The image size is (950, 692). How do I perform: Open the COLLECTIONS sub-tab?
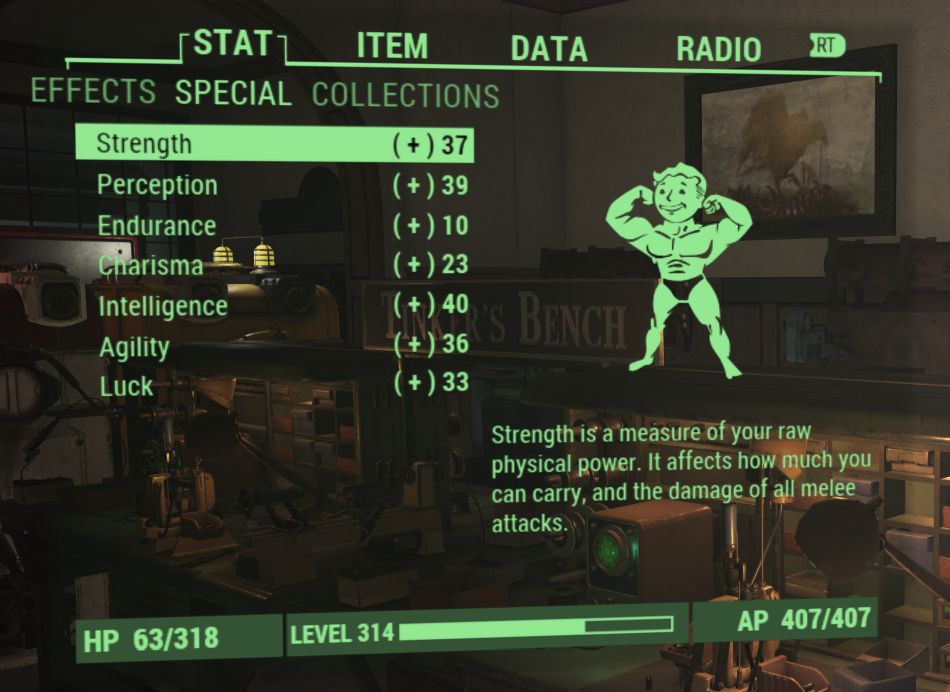point(405,96)
